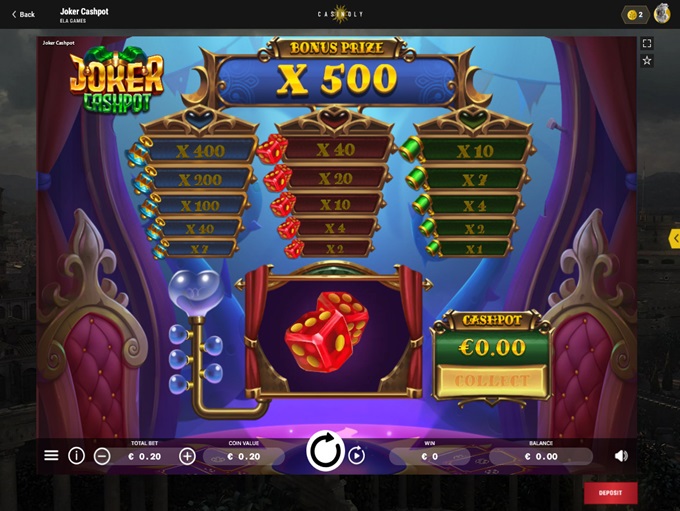
Task: Decrease total bet with minus button
Action: [x=102, y=456]
